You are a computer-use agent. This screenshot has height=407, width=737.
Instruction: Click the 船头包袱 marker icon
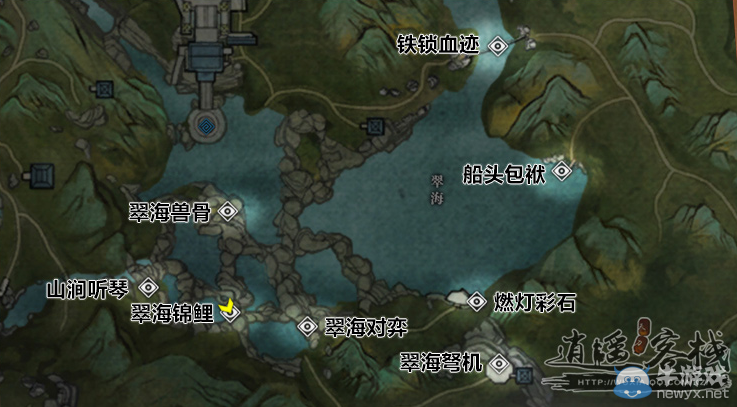562,172
